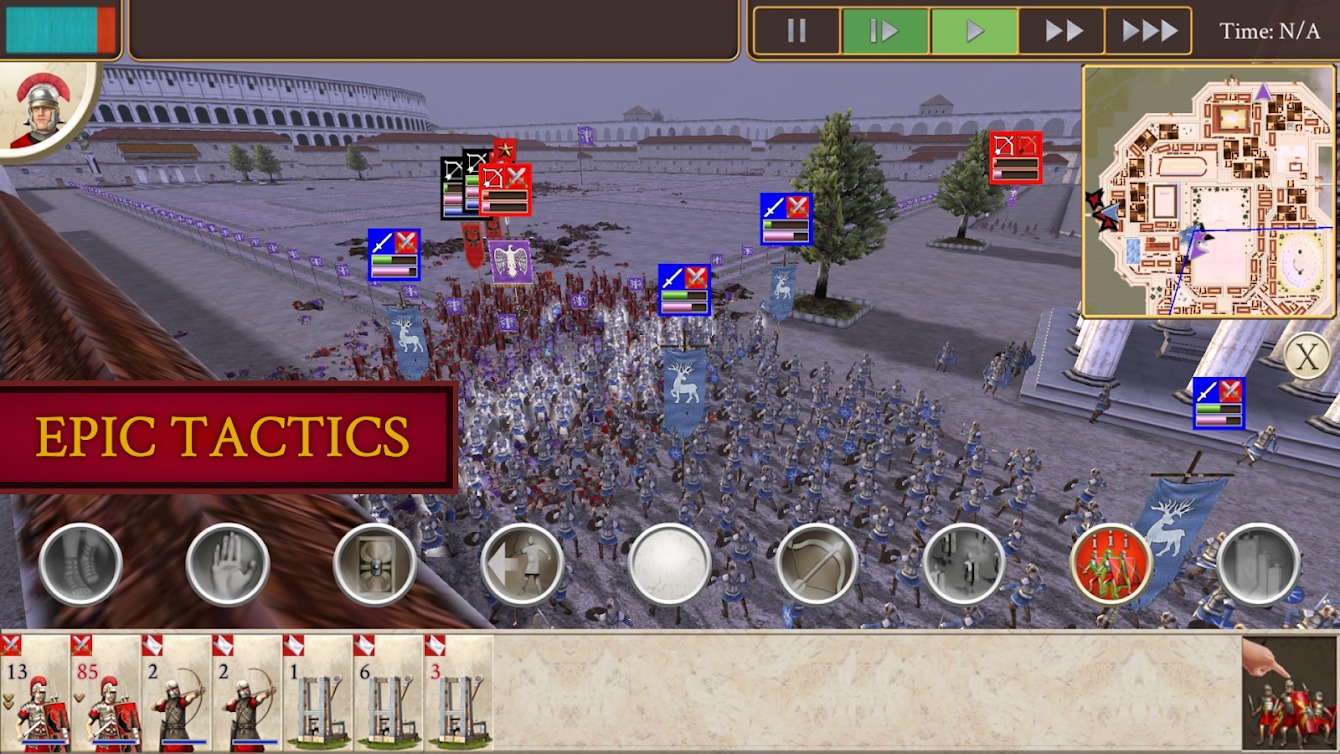Speed up battle with double-arrow button

point(1063,29)
